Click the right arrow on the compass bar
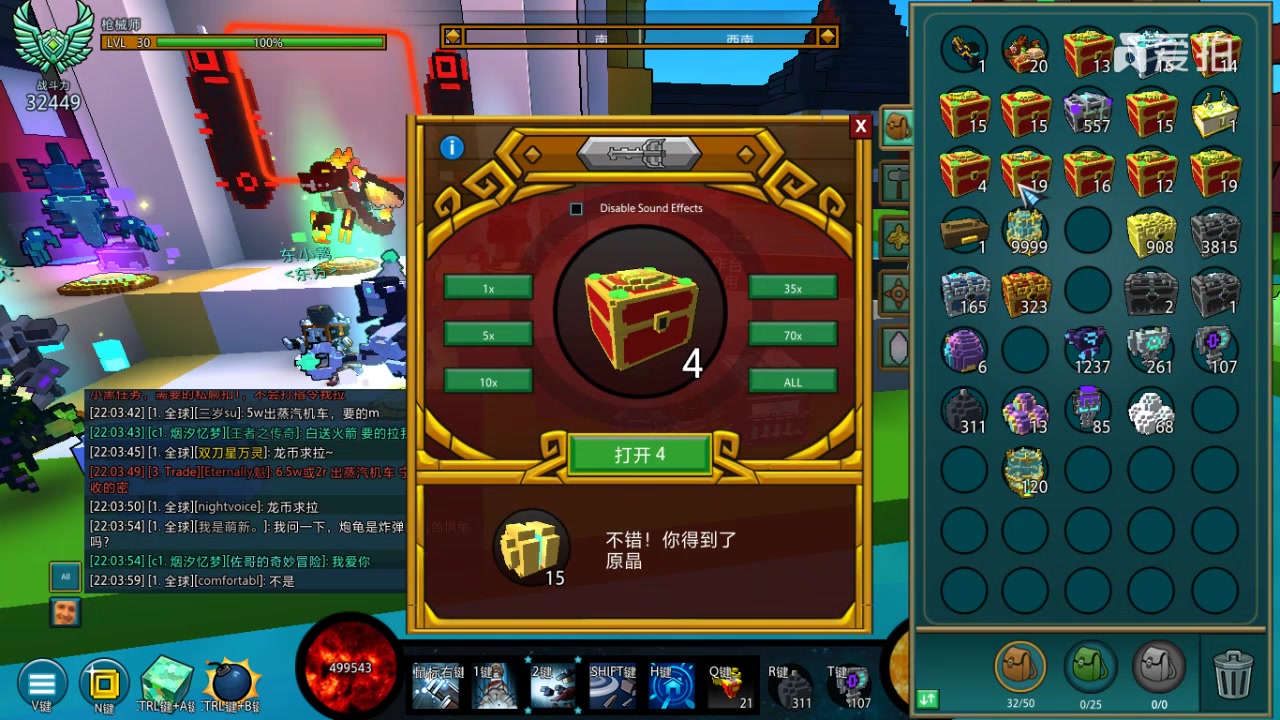 coord(827,35)
